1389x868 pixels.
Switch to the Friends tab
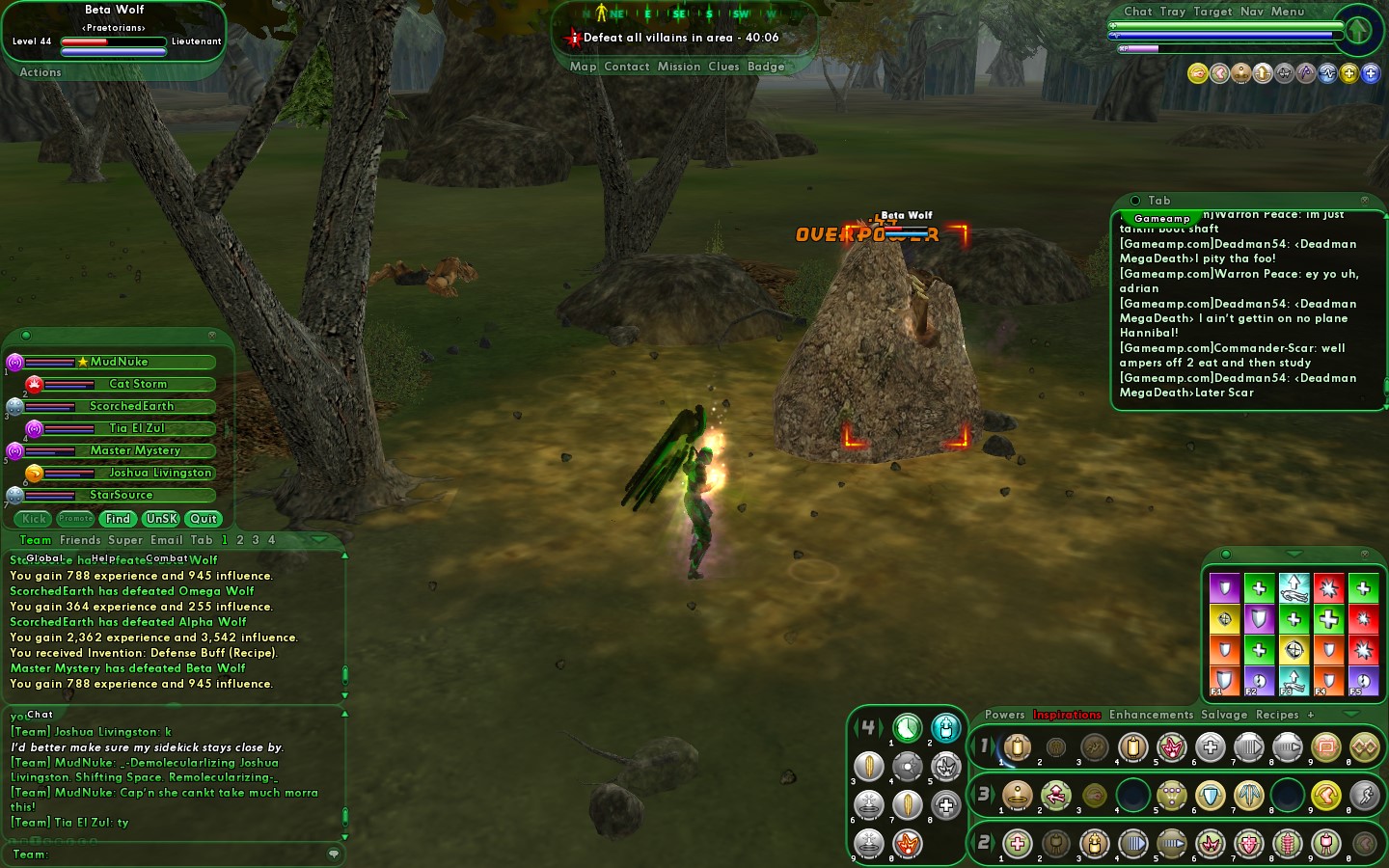(x=80, y=540)
